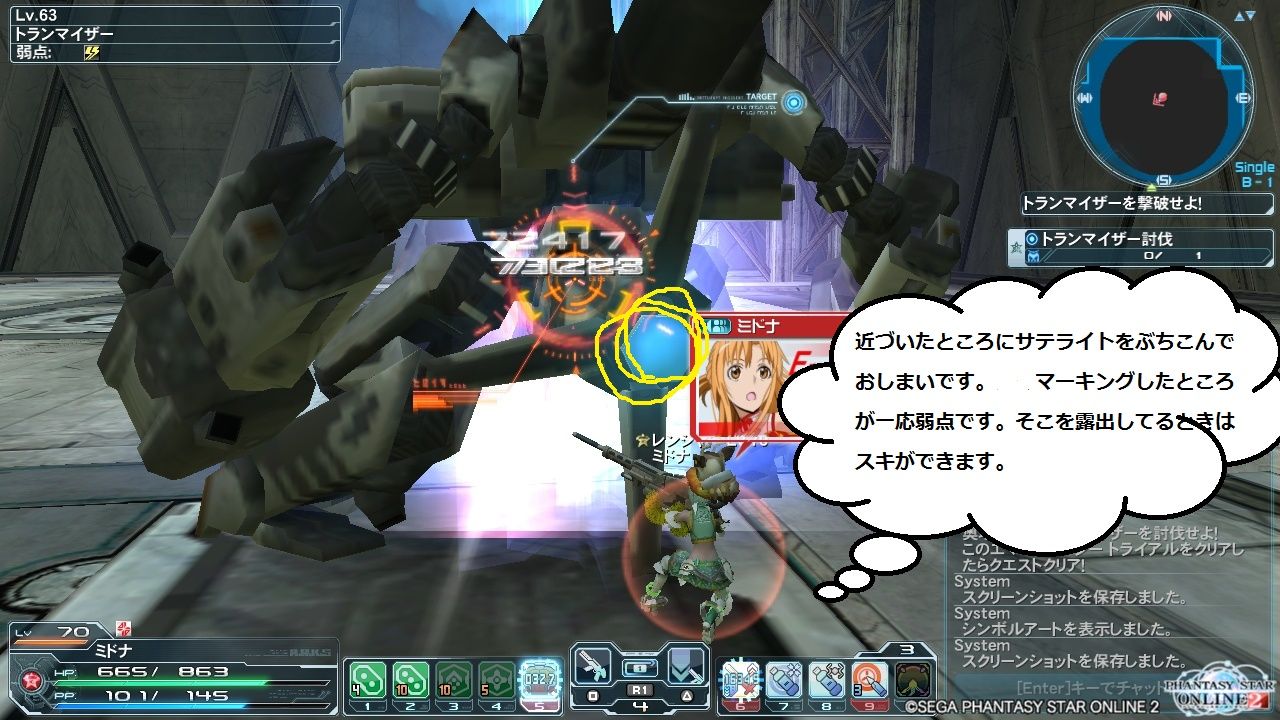Select the assault rifle weapon icon
This screenshot has height=720, width=1280.
pyautogui.click(x=592, y=665)
